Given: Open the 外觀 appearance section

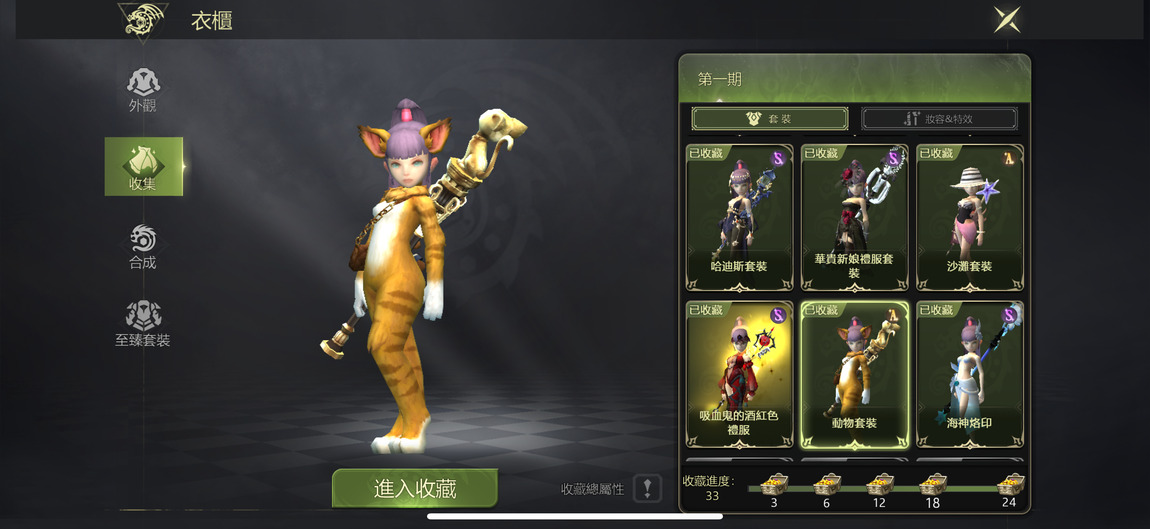Looking at the screenshot, I should (143, 90).
